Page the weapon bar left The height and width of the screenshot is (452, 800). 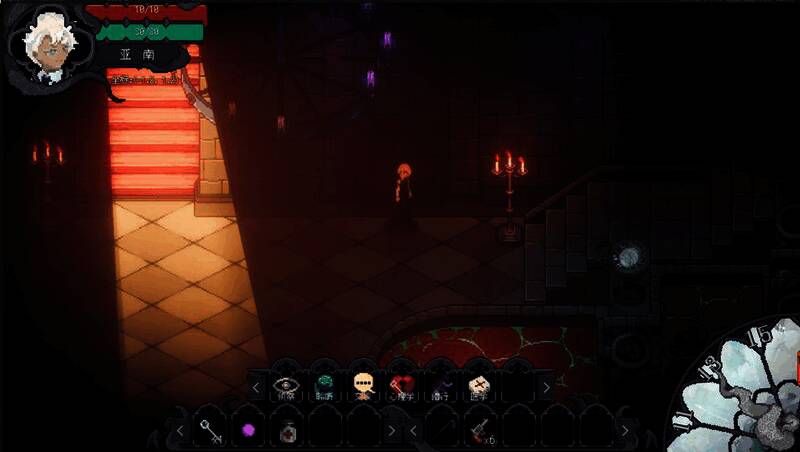tap(411, 431)
